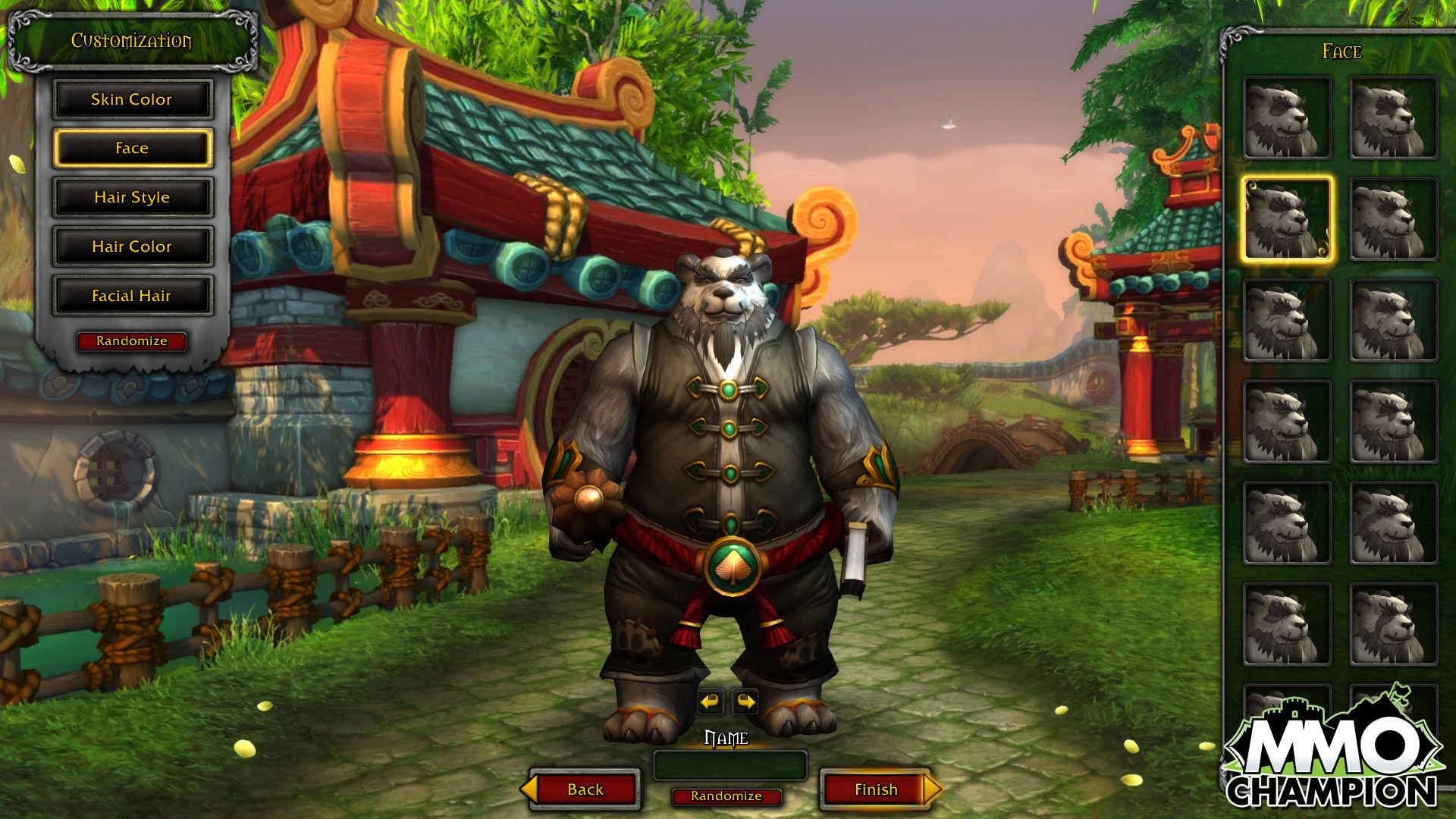Go Back to the previous screen

coord(585,789)
